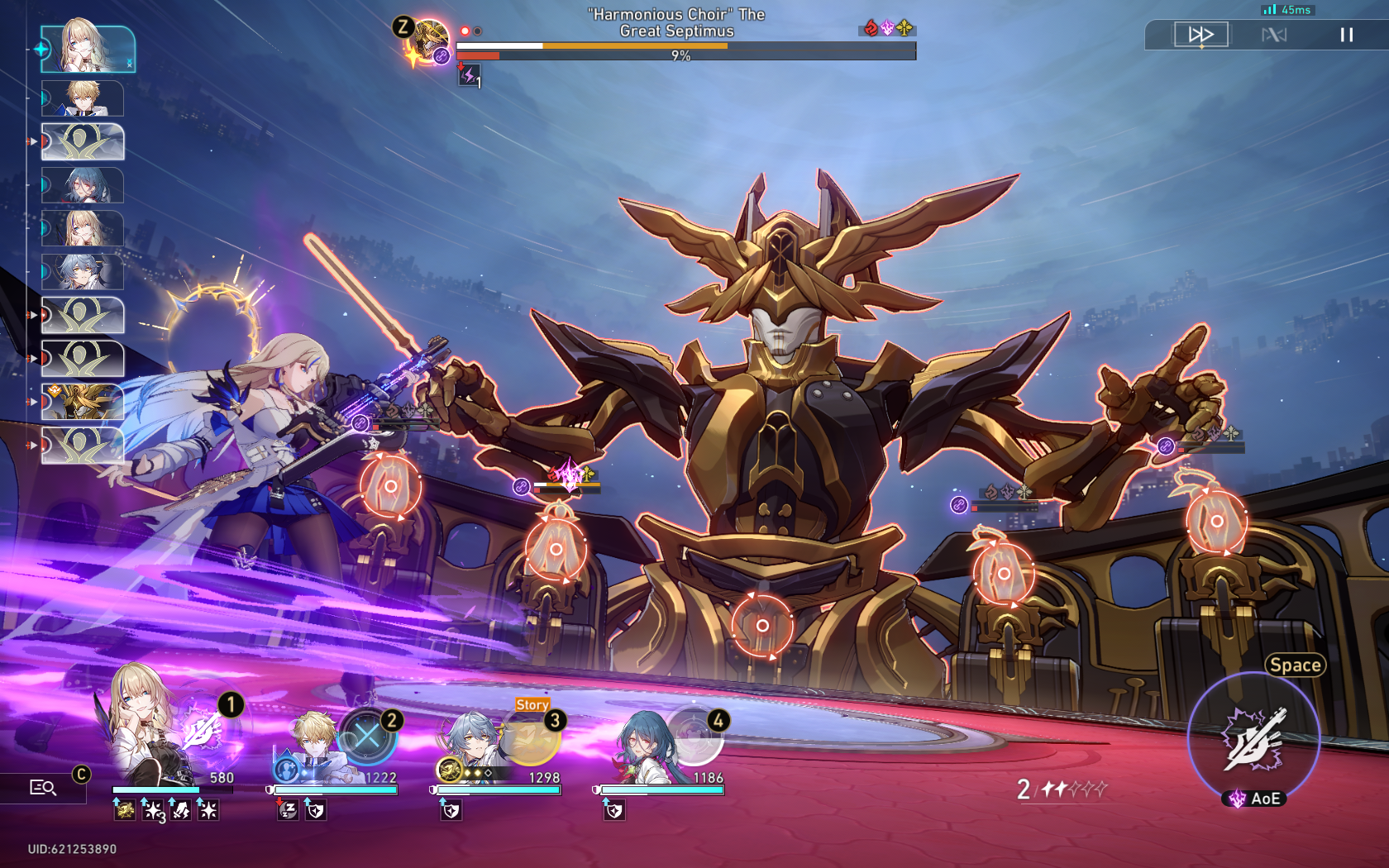Select the boss's golden turn-order portrait
This screenshot has height=868, width=1389.
[x=83, y=402]
